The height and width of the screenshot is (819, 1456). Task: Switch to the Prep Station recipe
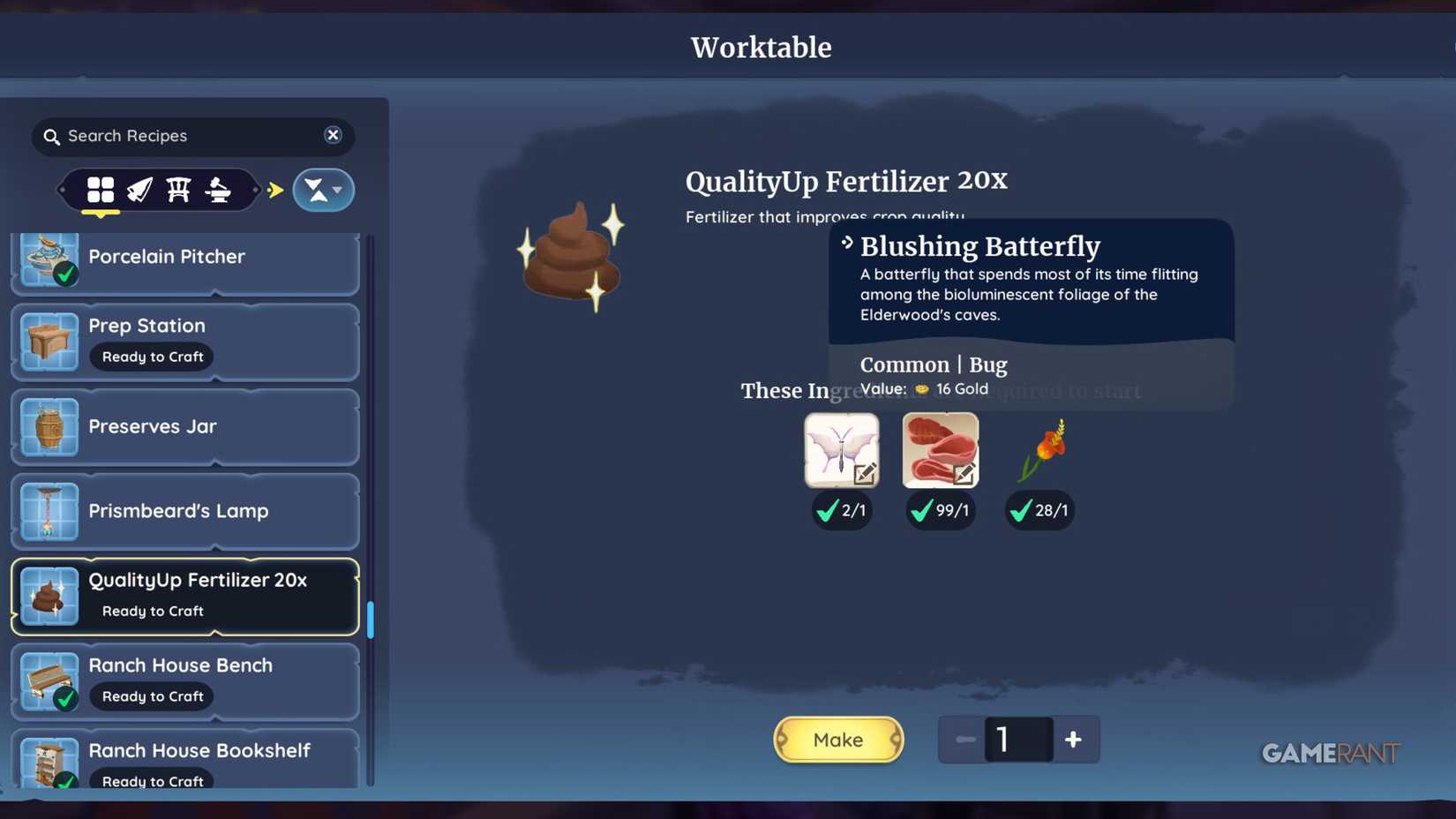[x=185, y=341]
